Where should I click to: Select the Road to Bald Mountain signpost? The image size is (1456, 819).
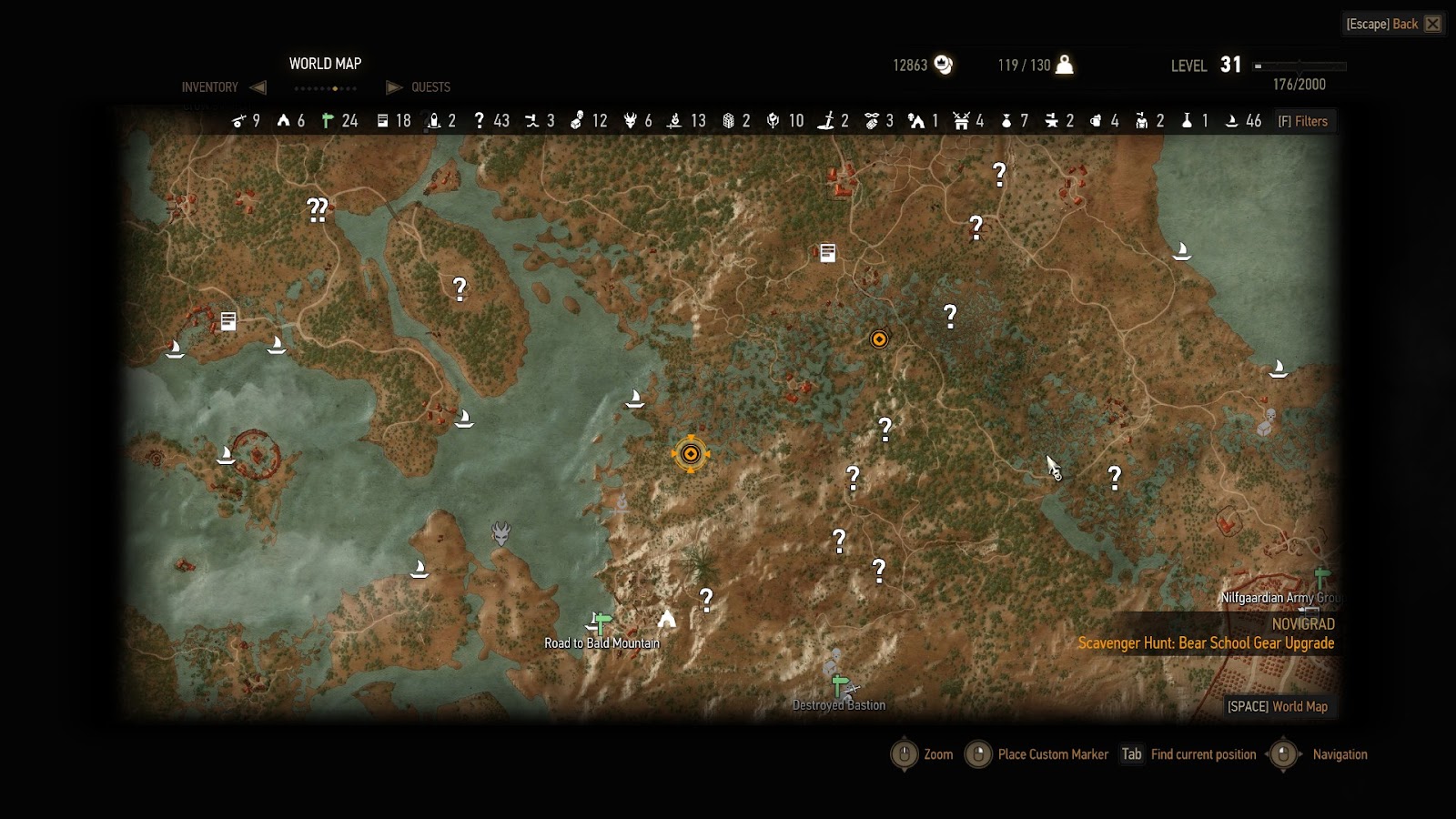point(601,623)
